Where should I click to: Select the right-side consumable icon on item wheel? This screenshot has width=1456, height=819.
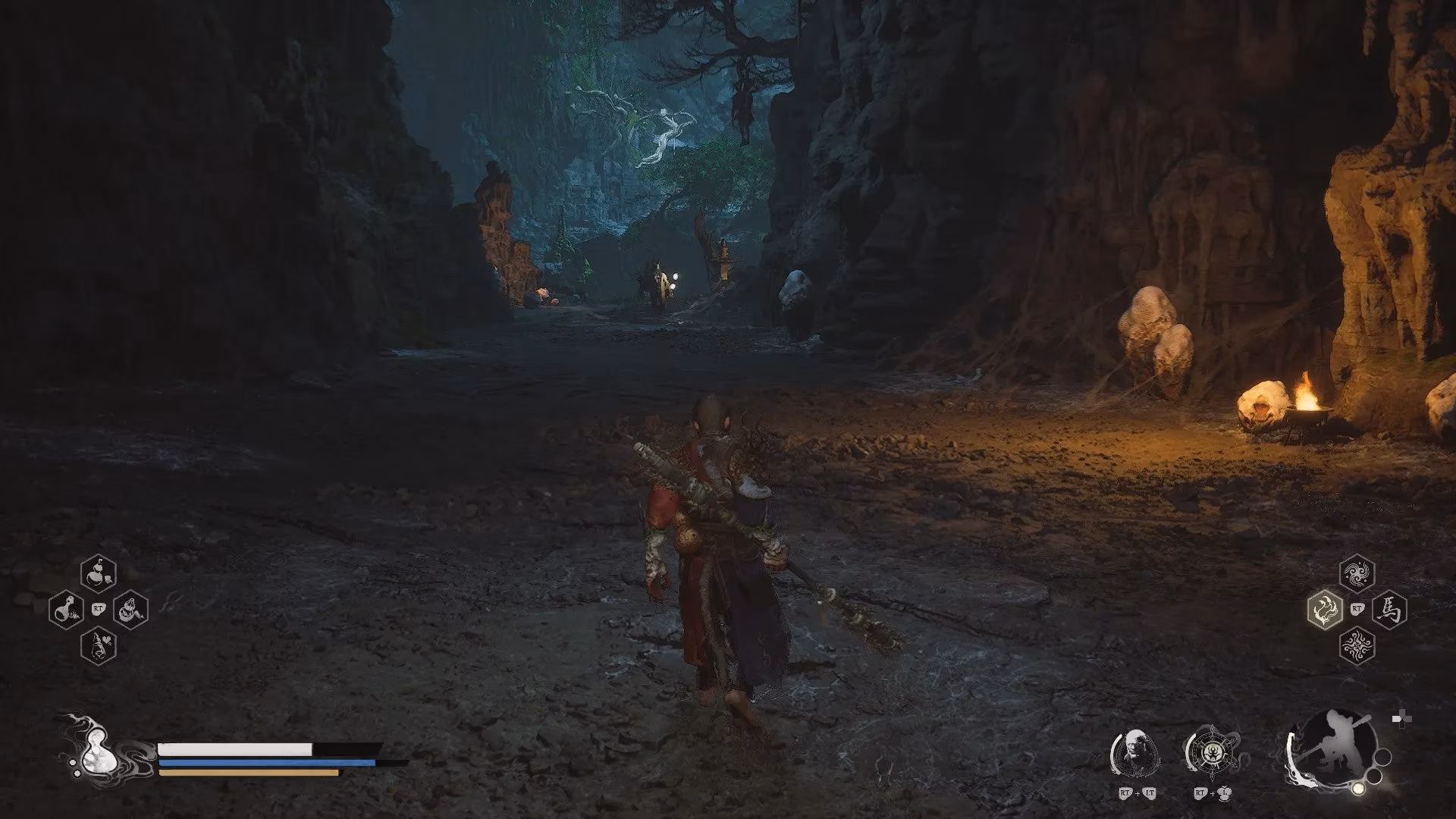130,609
